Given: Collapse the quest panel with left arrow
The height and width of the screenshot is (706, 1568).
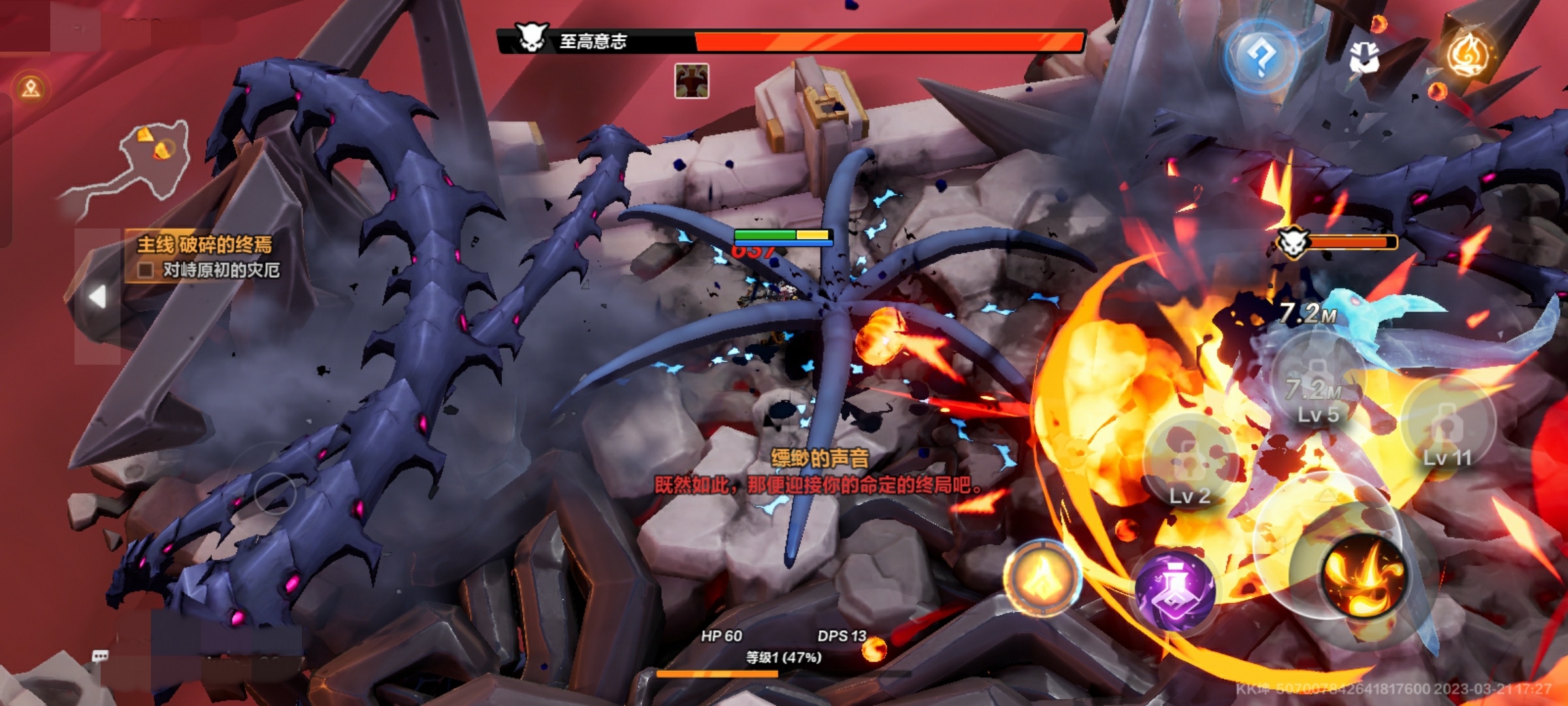Looking at the screenshot, I should coord(97,297).
